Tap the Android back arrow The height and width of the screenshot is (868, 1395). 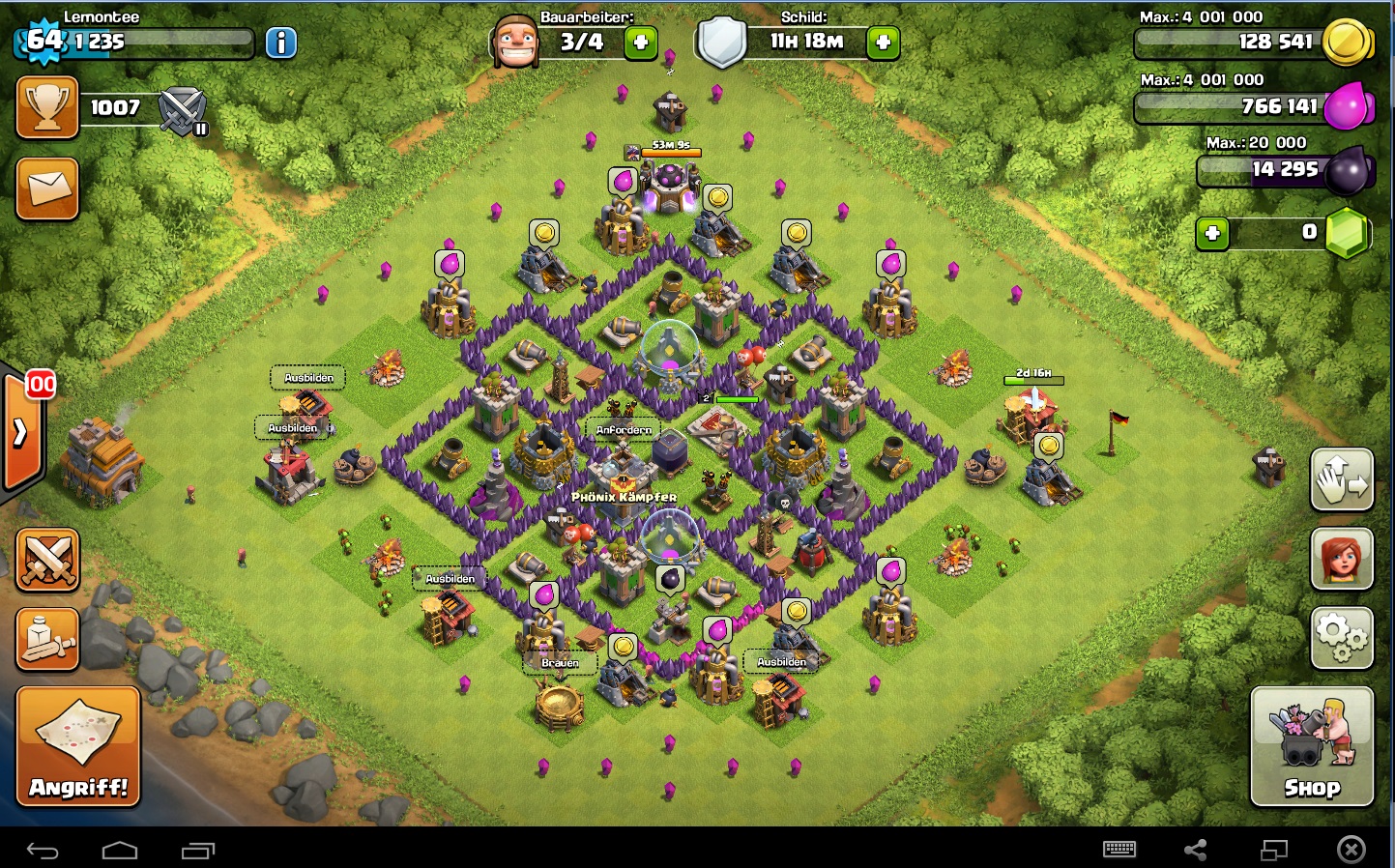tap(43, 851)
